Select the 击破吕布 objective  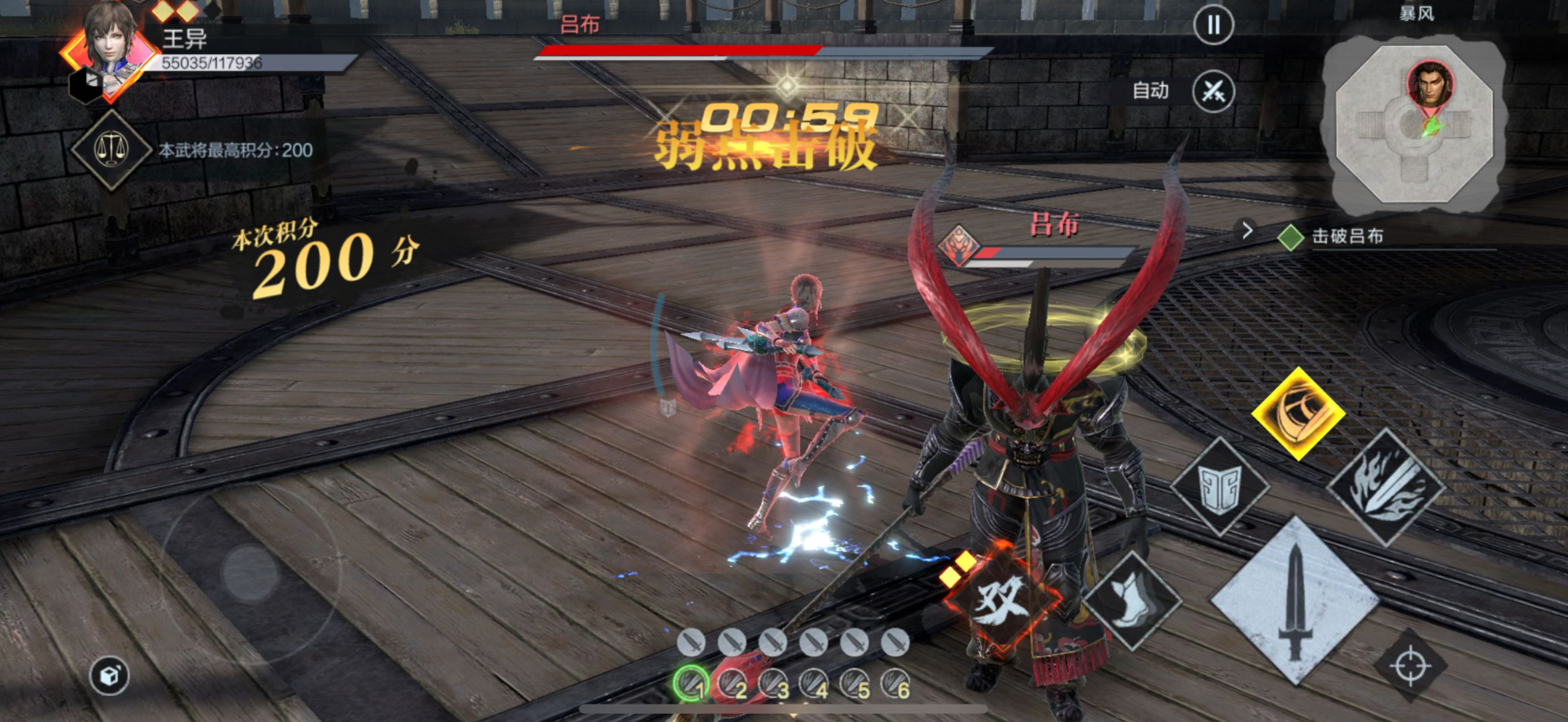(1347, 237)
